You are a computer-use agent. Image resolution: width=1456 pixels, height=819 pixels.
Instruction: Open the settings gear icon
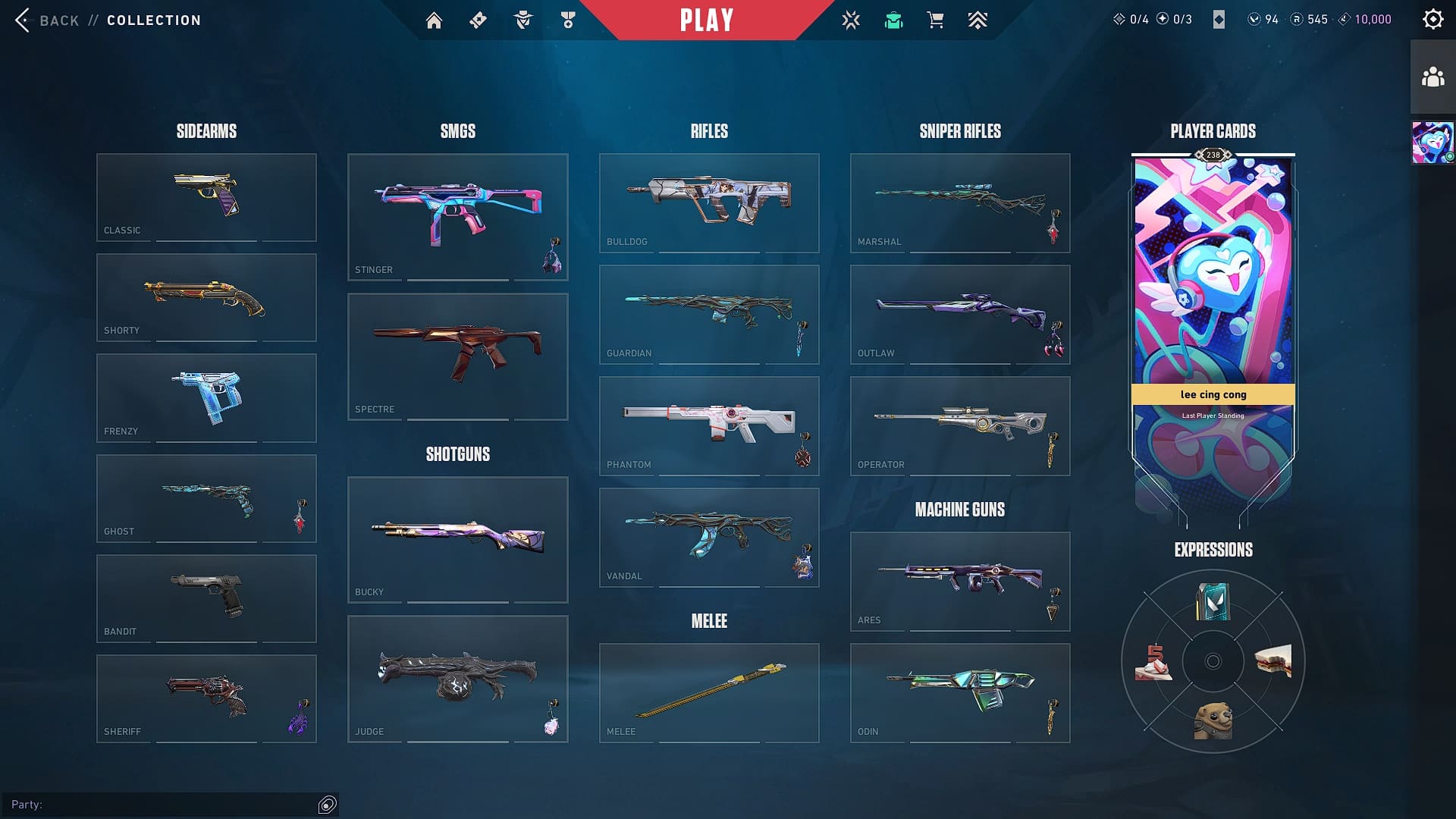(1432, 20)
